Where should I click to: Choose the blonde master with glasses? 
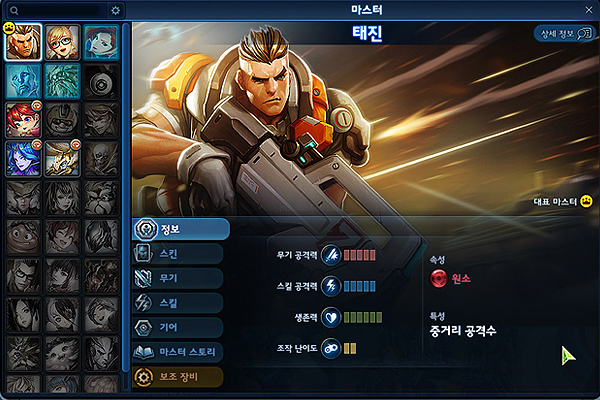coord(62,43)
